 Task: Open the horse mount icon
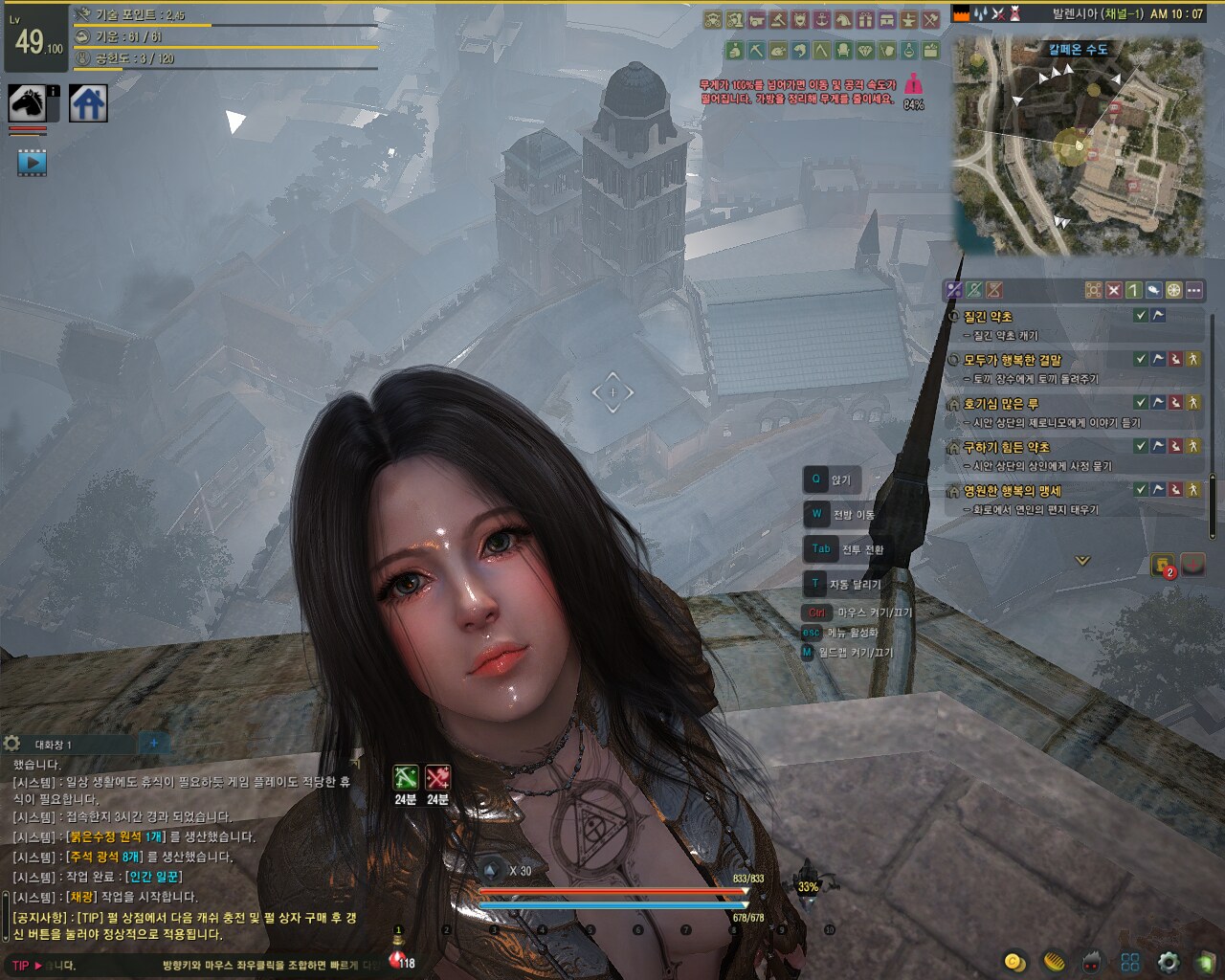tap(28, 102)
